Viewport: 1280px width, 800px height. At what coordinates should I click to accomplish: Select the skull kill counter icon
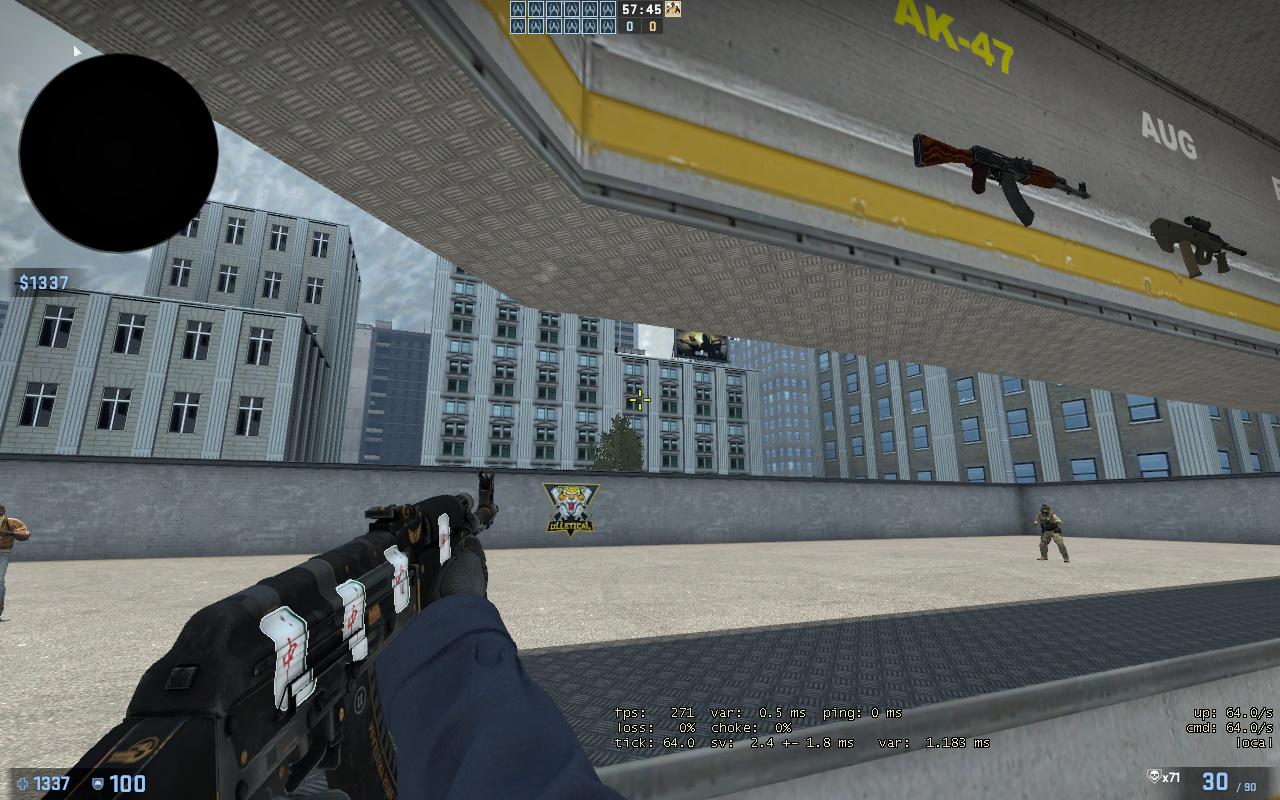[x=1153, y=777]
